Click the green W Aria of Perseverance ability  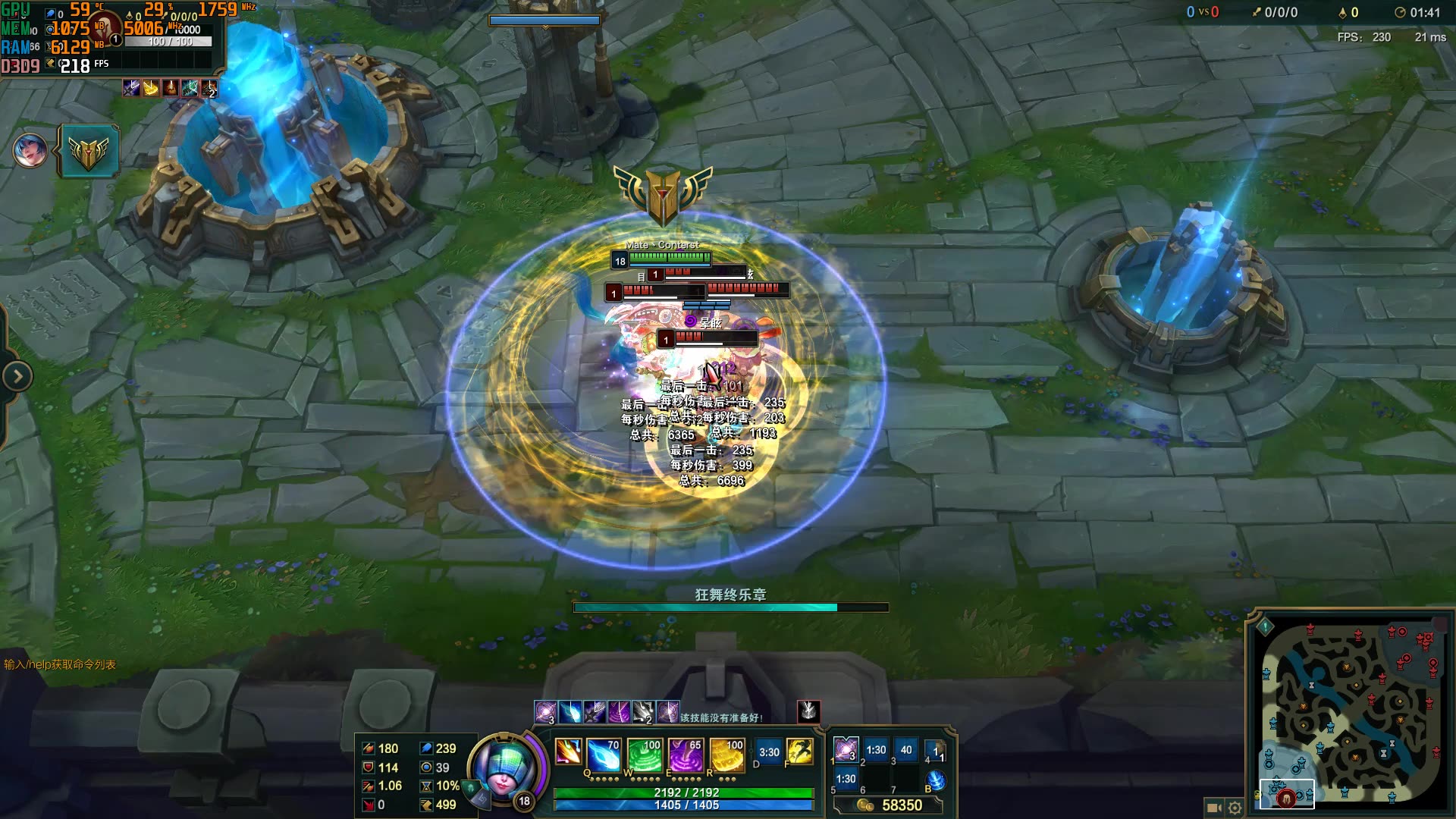click(645, 754)
